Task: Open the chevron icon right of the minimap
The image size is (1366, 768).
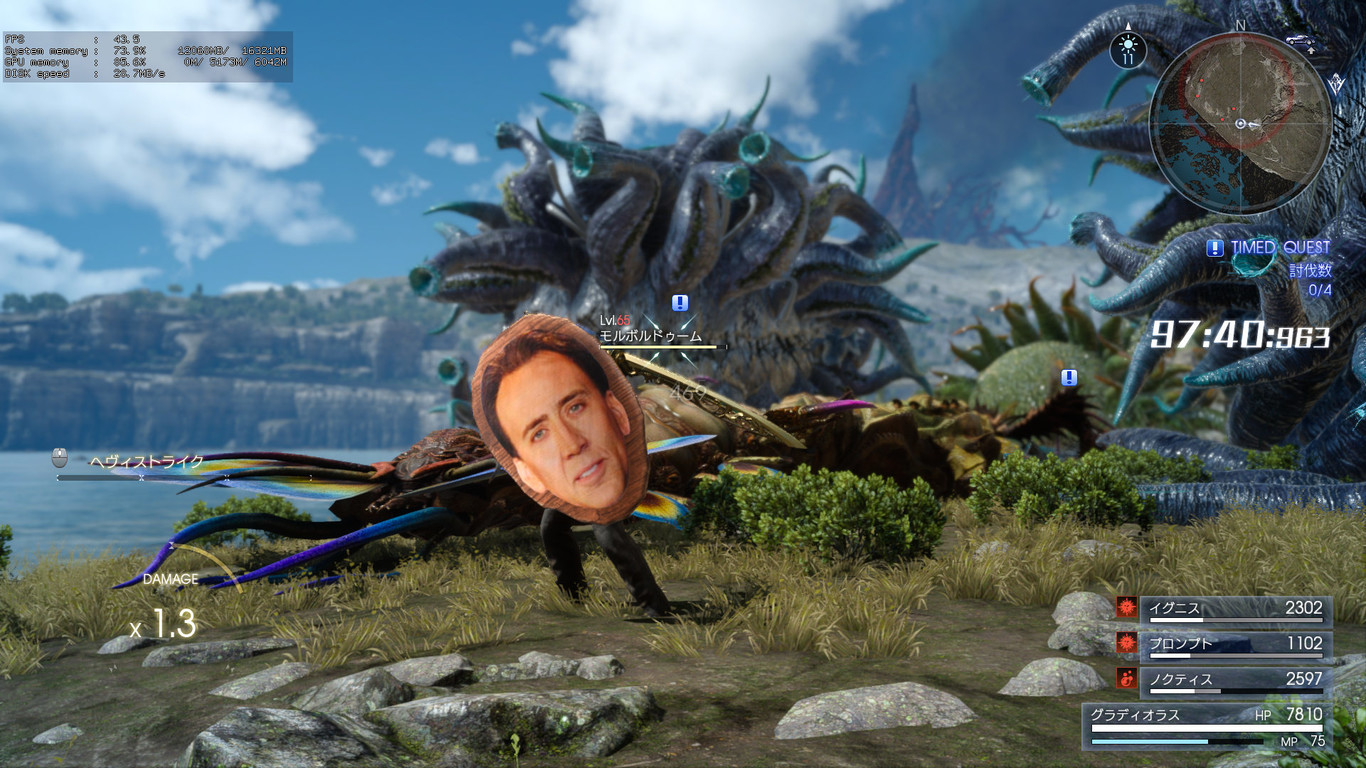Action: pos(1337,83)
